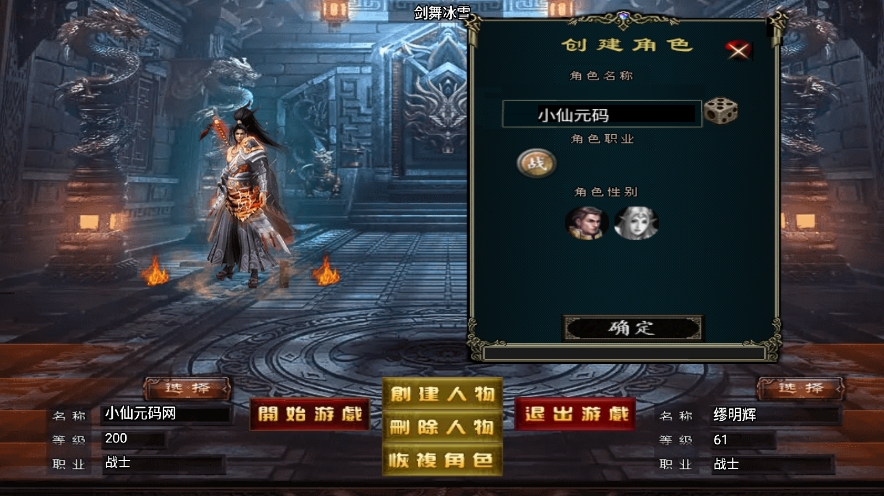884x496 pixels.
Task: Confirm character creation with 确定
Action: coord(632,328)
